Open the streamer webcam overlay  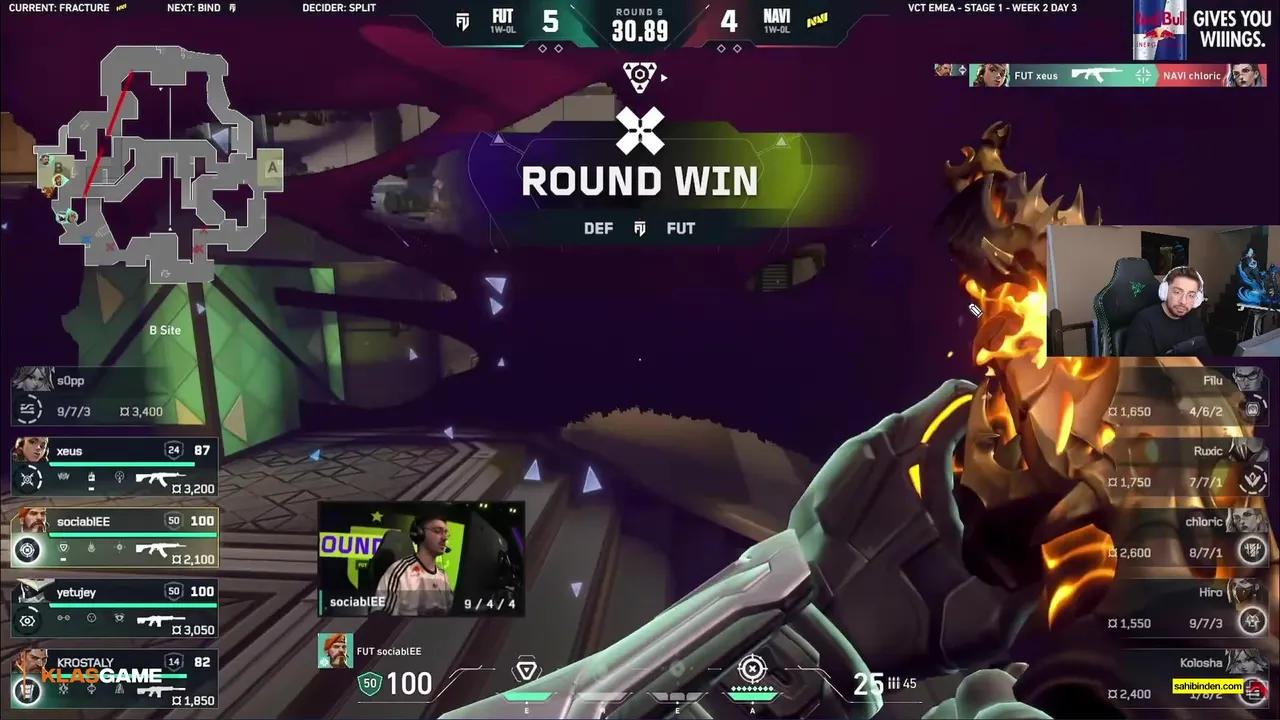(1163, 291)
